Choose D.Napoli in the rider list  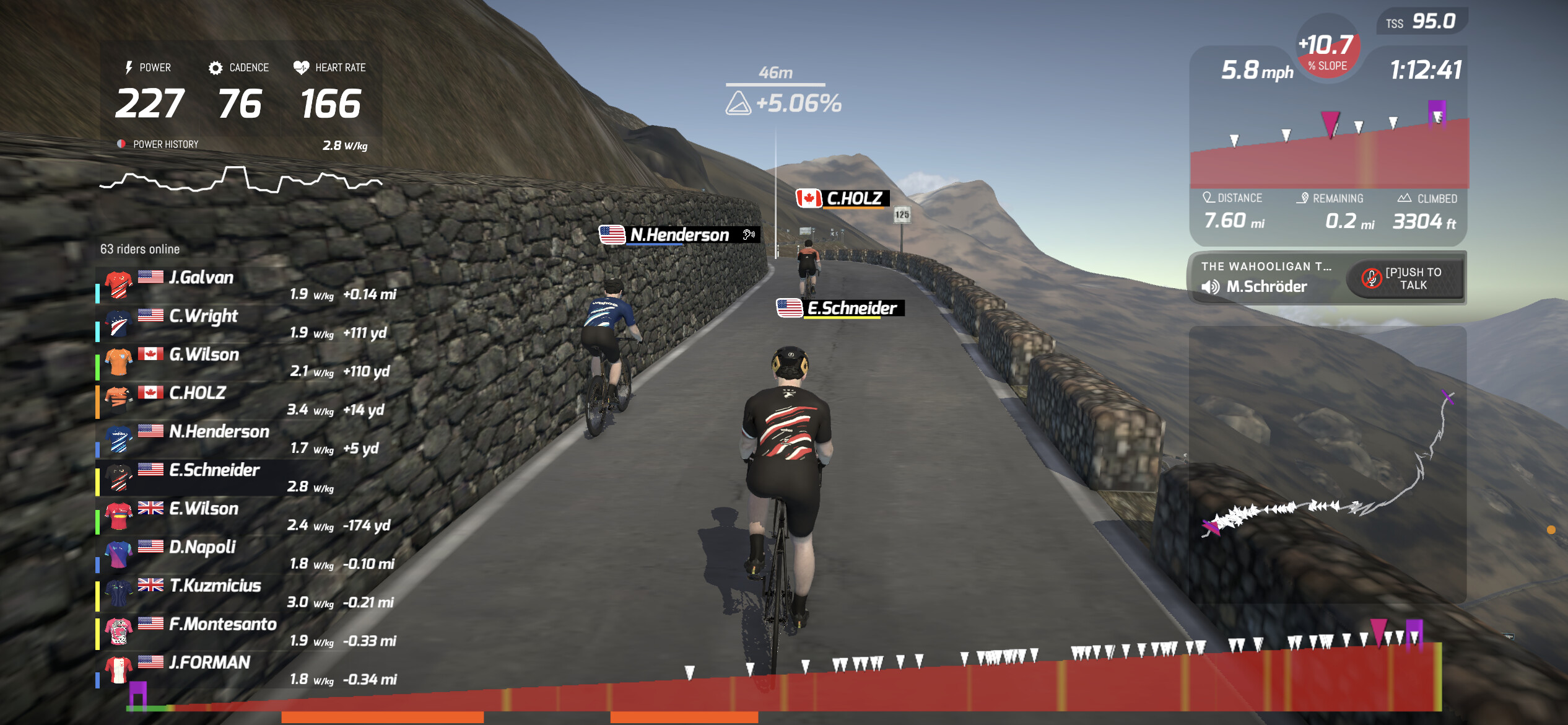(248, 554)
